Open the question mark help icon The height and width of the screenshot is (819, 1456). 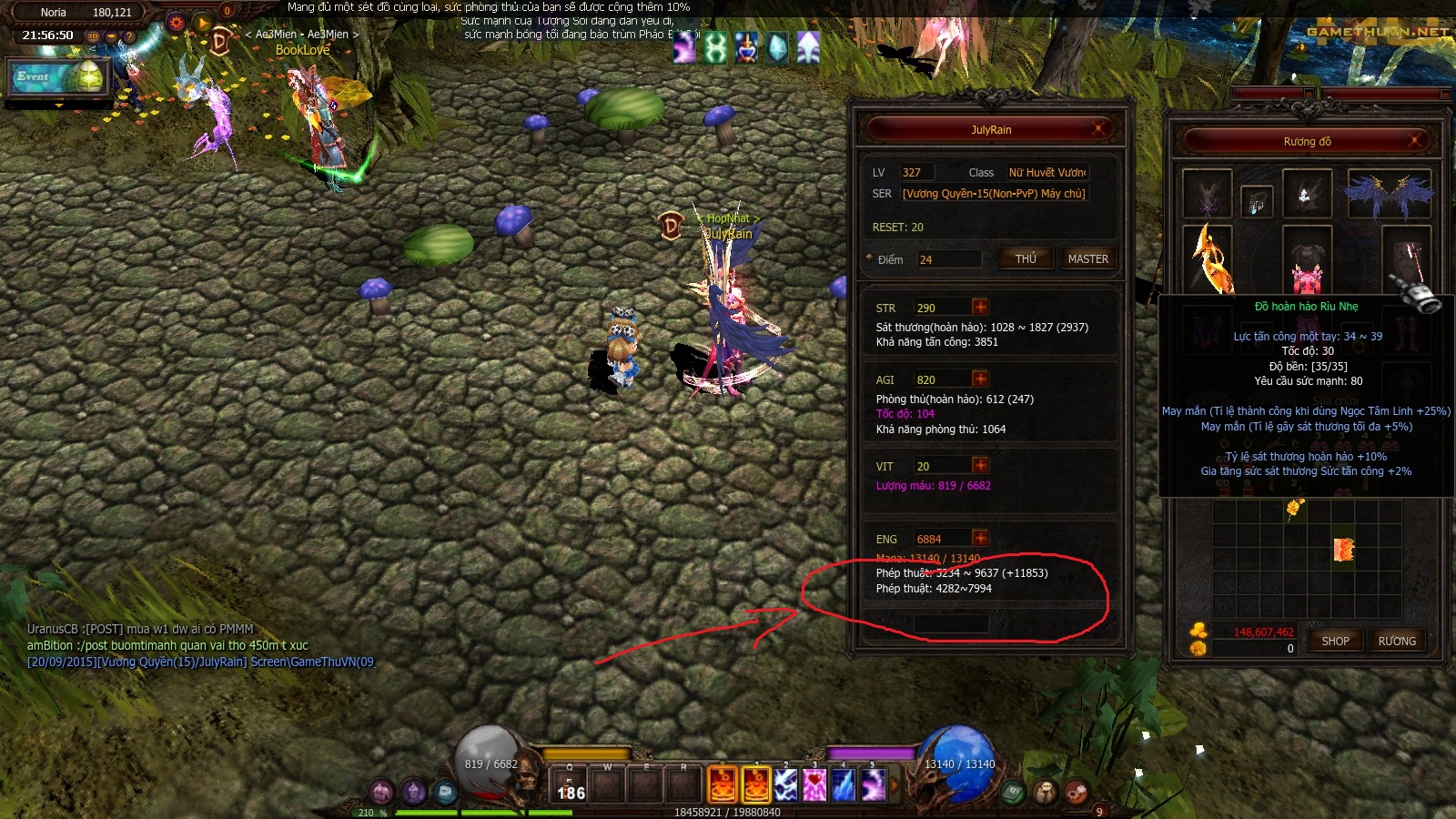coord(129,37)
